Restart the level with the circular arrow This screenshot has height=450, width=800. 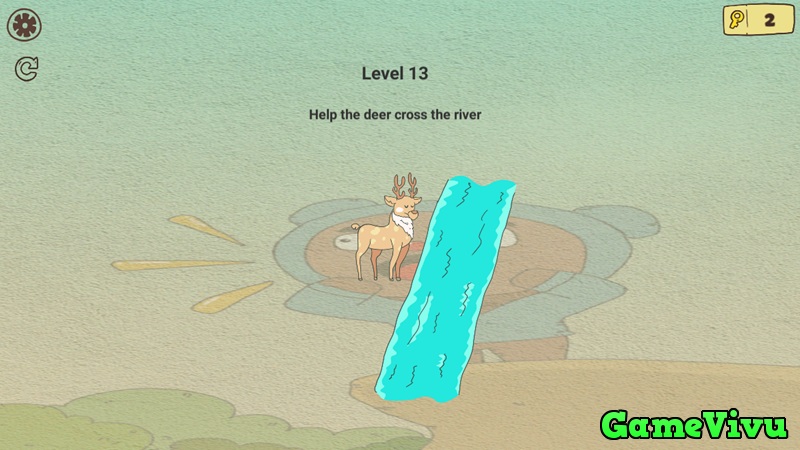pos(26,69)
